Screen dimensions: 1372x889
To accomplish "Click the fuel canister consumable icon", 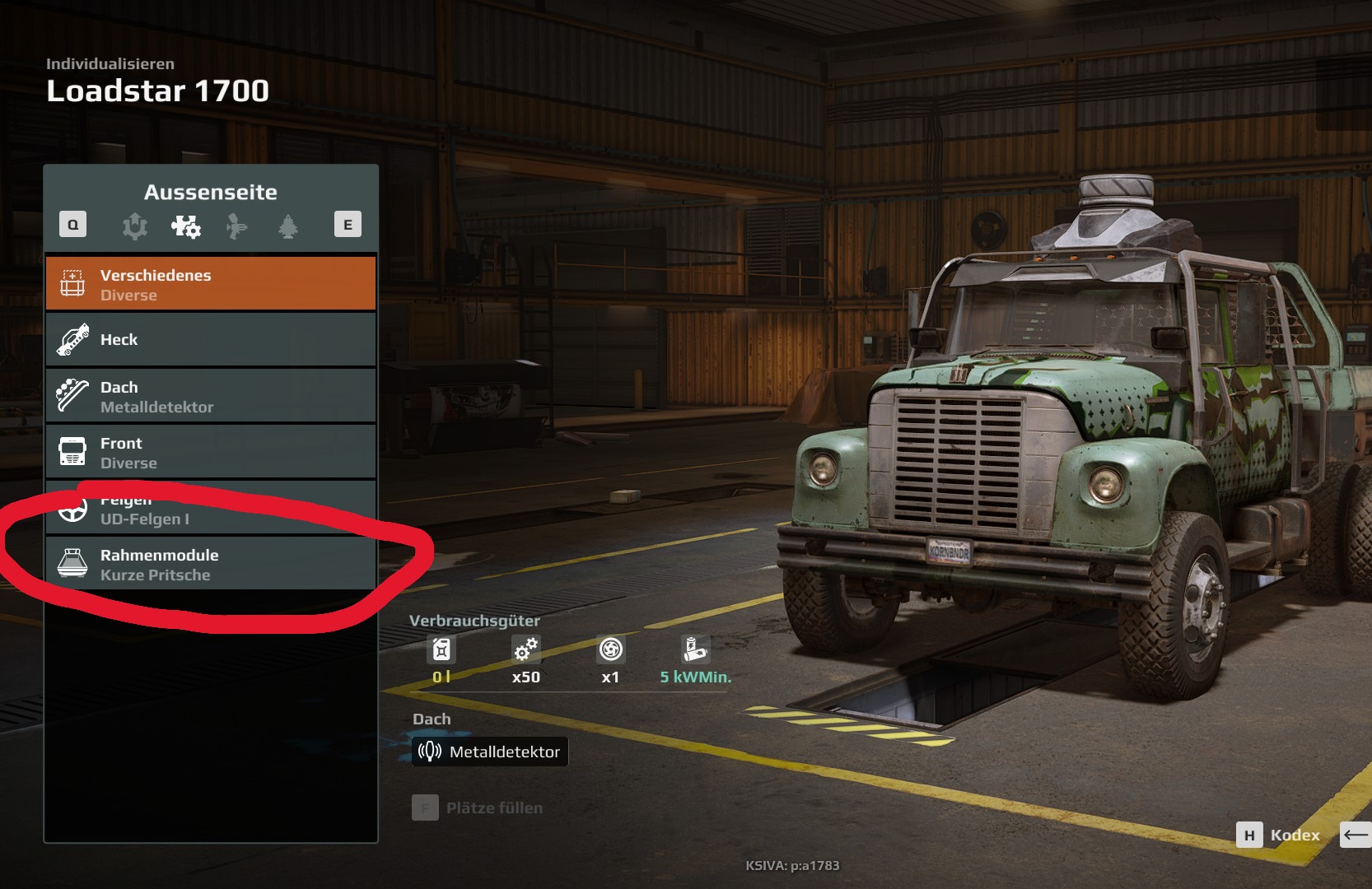I will pos(441,650).
